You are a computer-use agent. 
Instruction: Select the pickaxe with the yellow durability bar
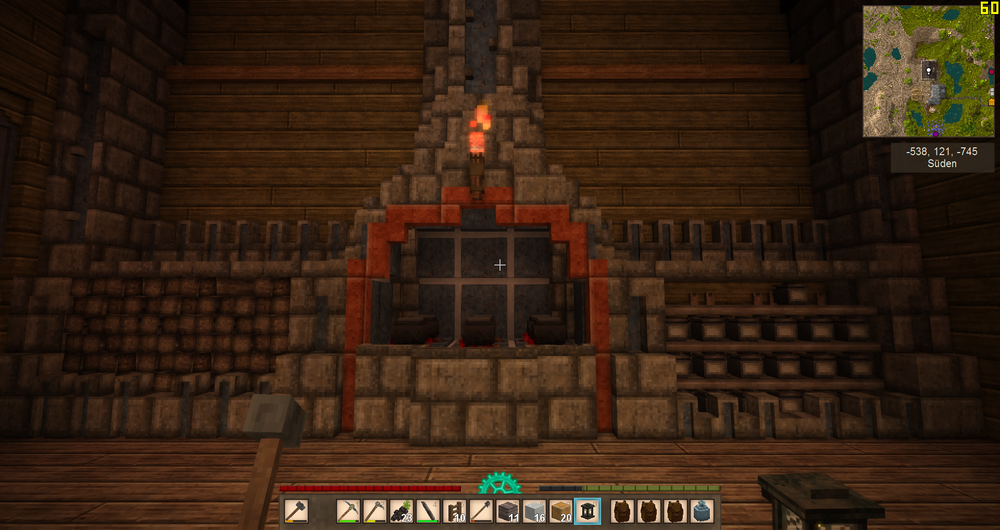[375, 511]
